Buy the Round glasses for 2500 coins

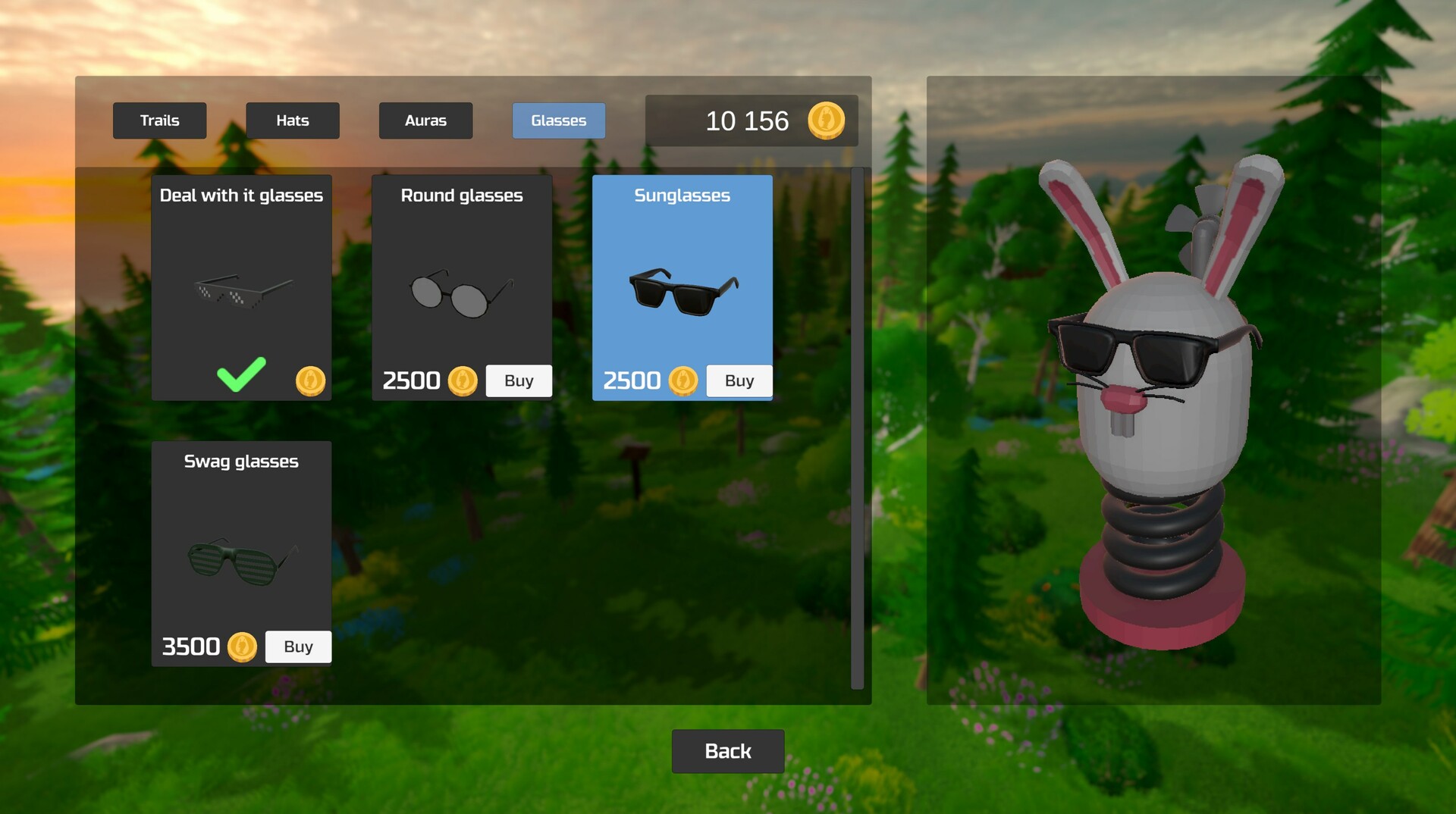click(x=519, y=380)
